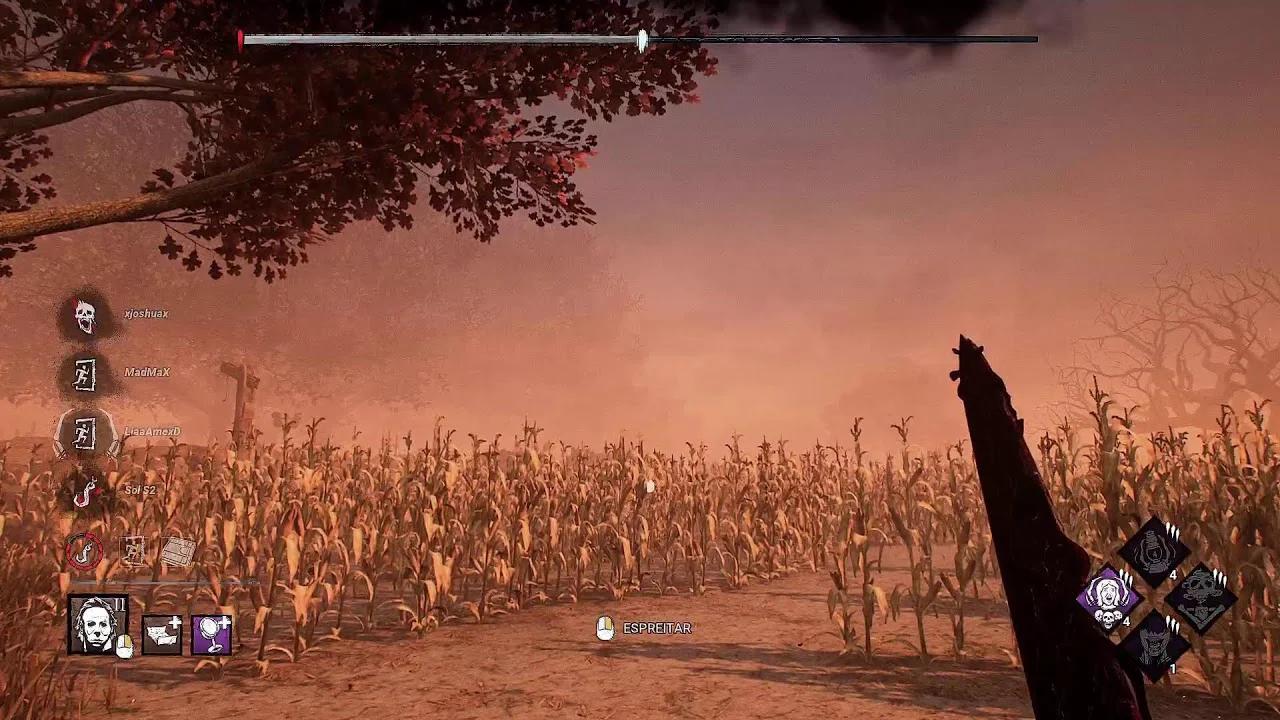This screenshot has width=1280, height=720.
Task: Click the purple mirror add-on icon
Action: tap(211, 633)
